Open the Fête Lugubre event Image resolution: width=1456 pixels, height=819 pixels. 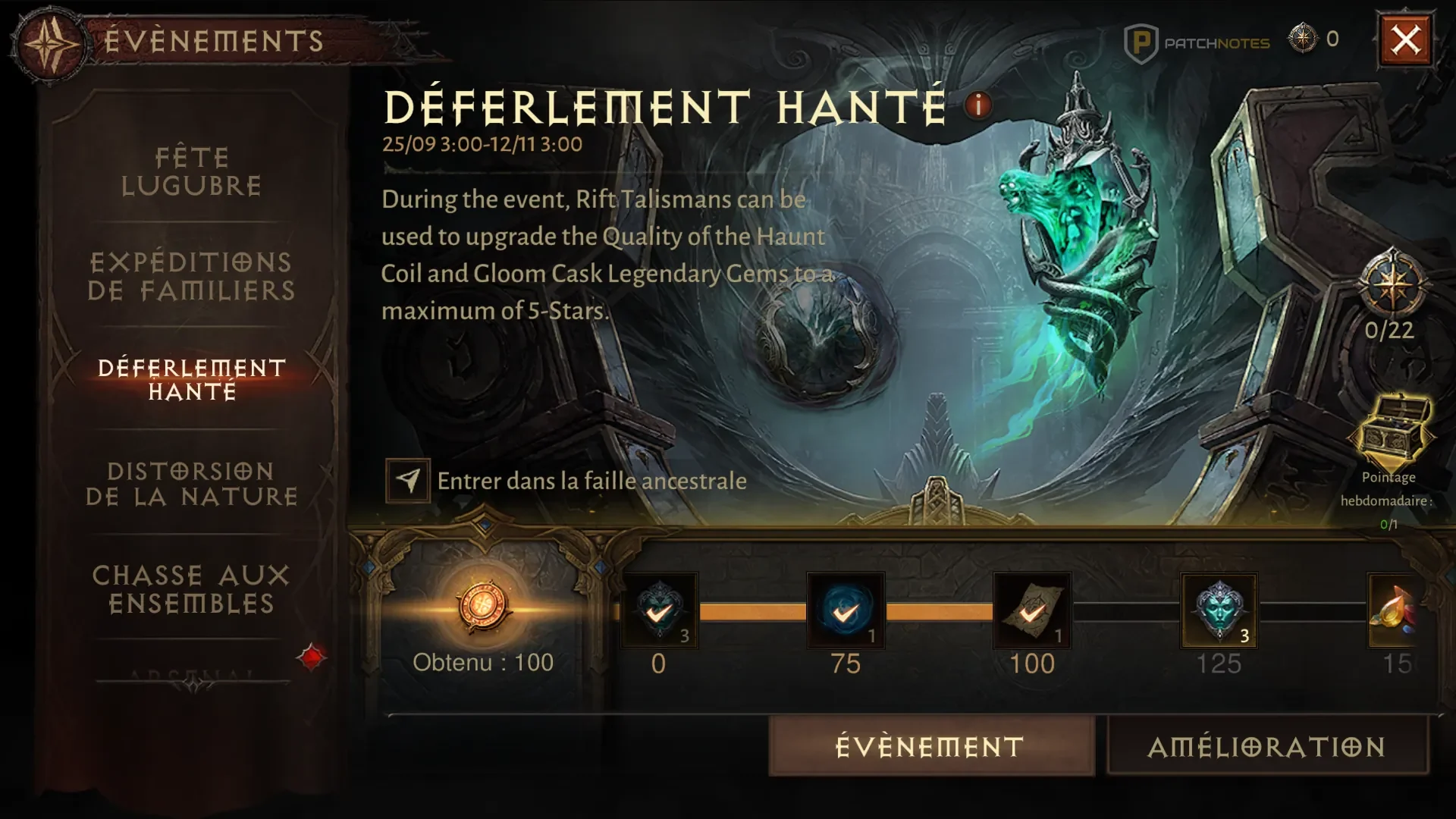point(192,171)
